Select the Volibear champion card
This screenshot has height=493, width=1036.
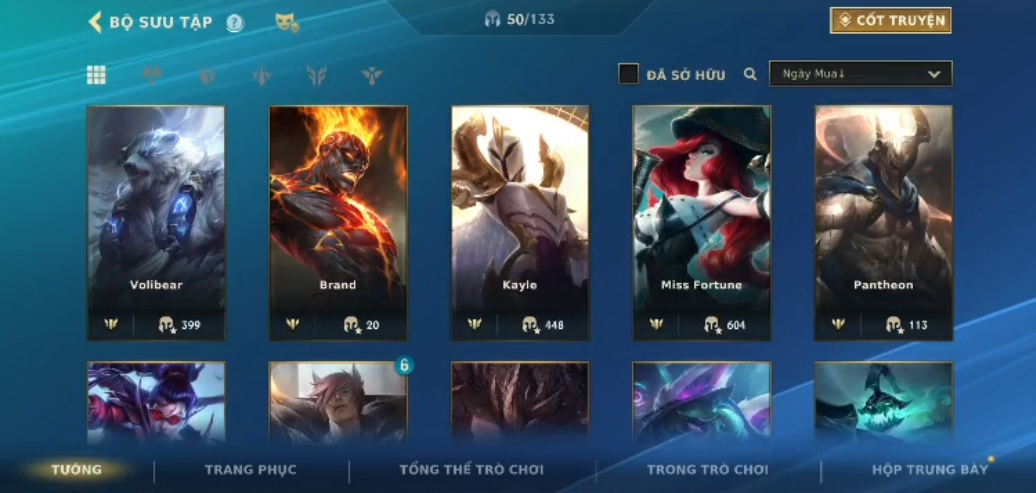[x=156, y=222]
